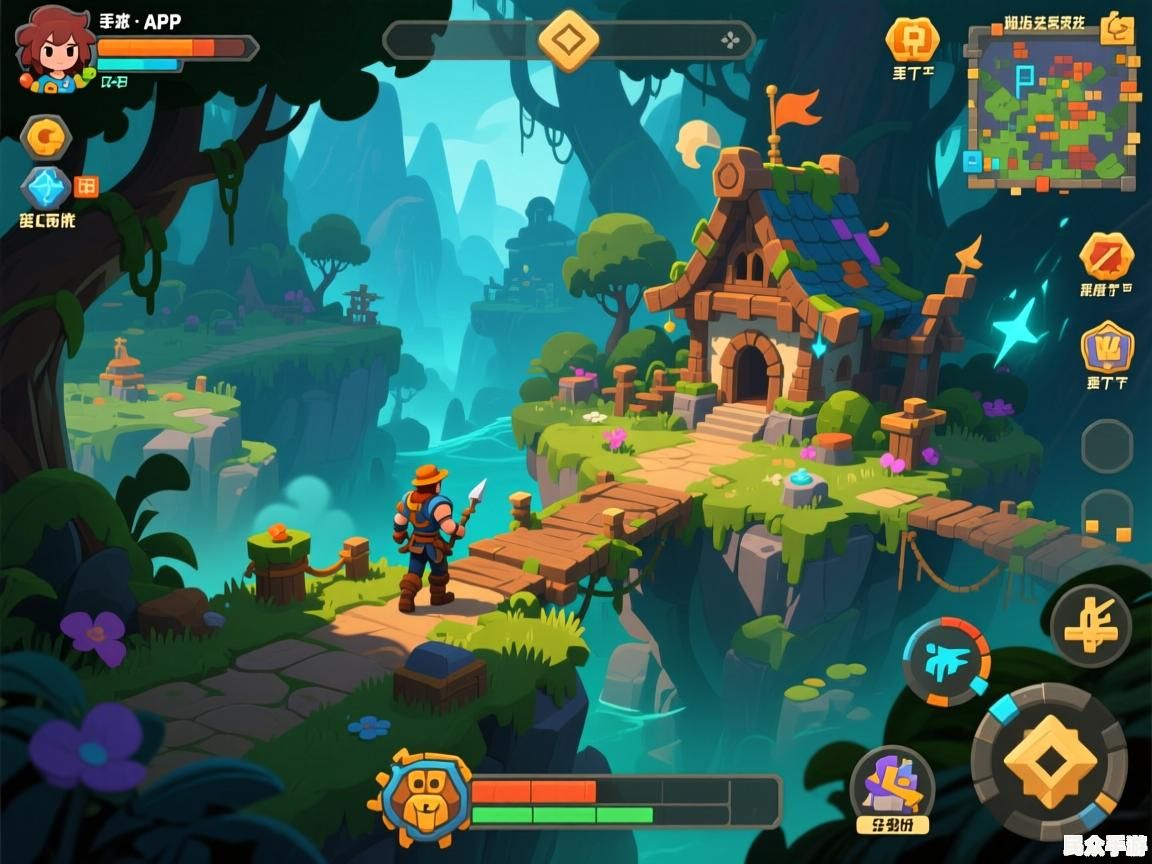This screenshot has width=1152, height=864.
Task: Select the blue crystal gem icon
Action: tap(46, 187)
